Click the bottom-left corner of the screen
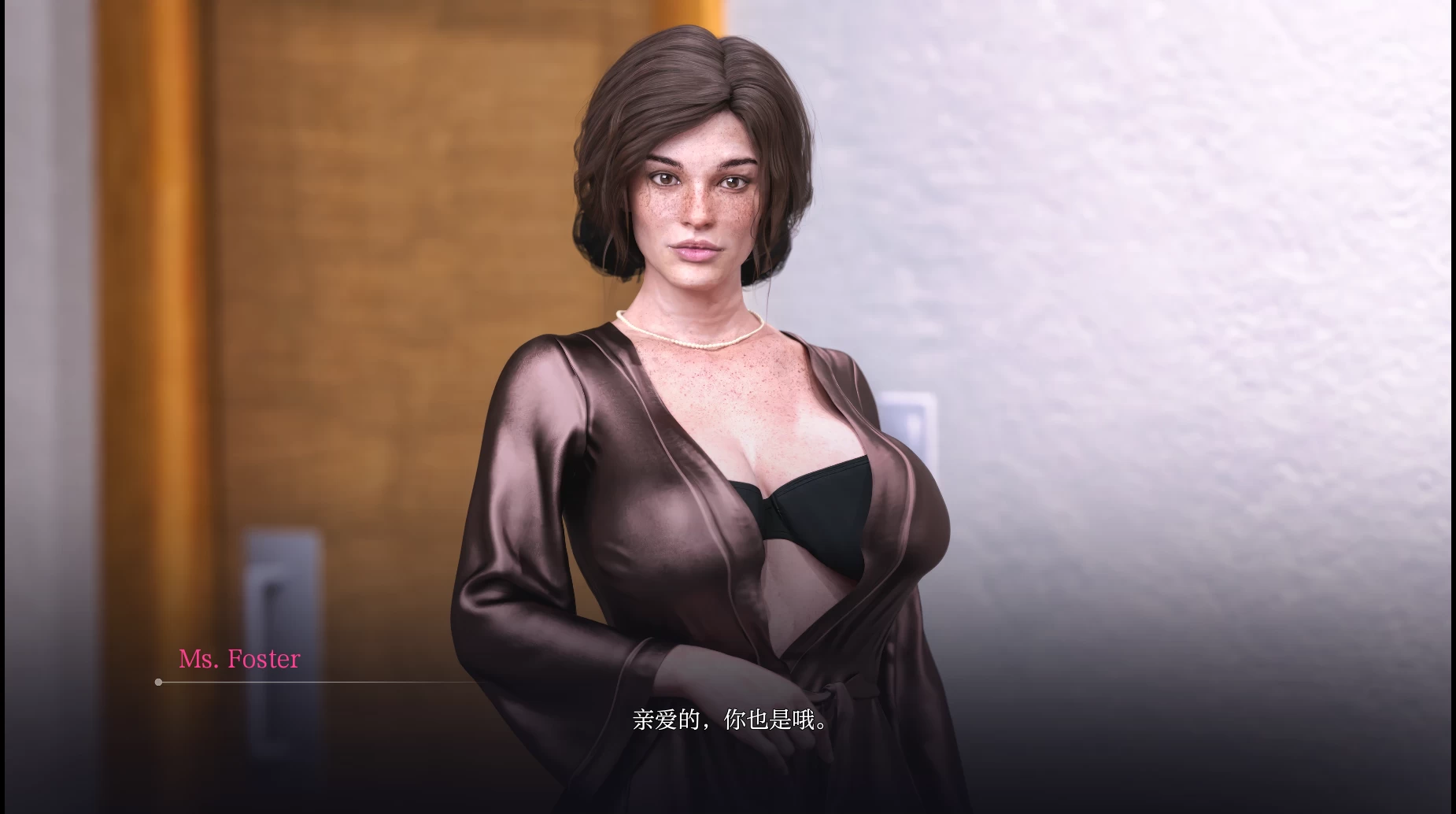 click(16, 799)
